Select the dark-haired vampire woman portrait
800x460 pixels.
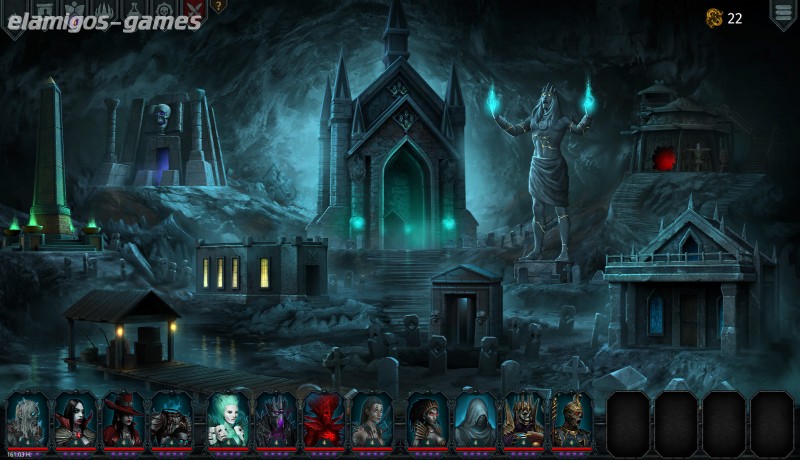pyautogui.click(x=75, y=418)
